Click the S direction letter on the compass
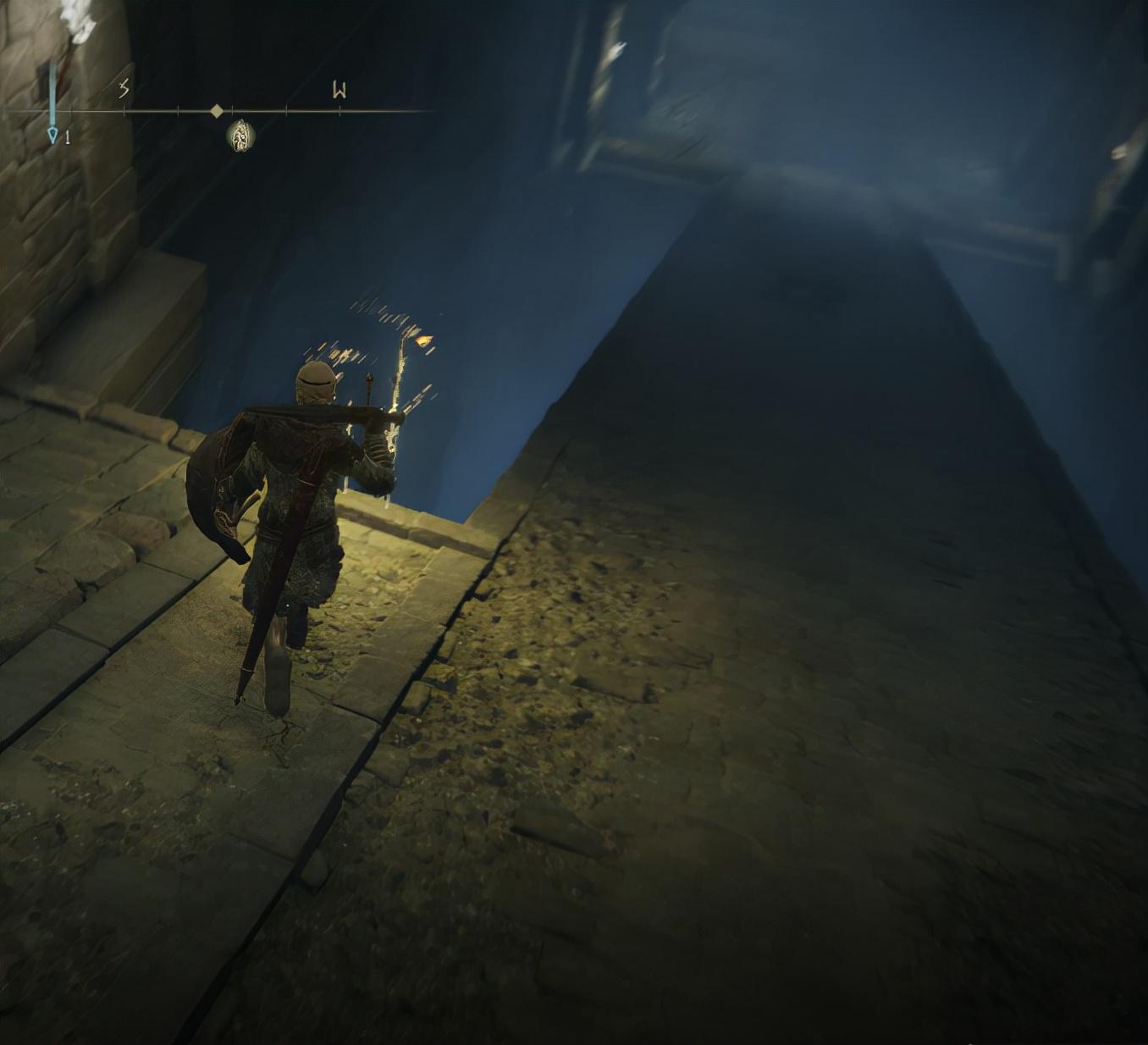This screenshot has height=1045, width=1148. coord(124,89)
